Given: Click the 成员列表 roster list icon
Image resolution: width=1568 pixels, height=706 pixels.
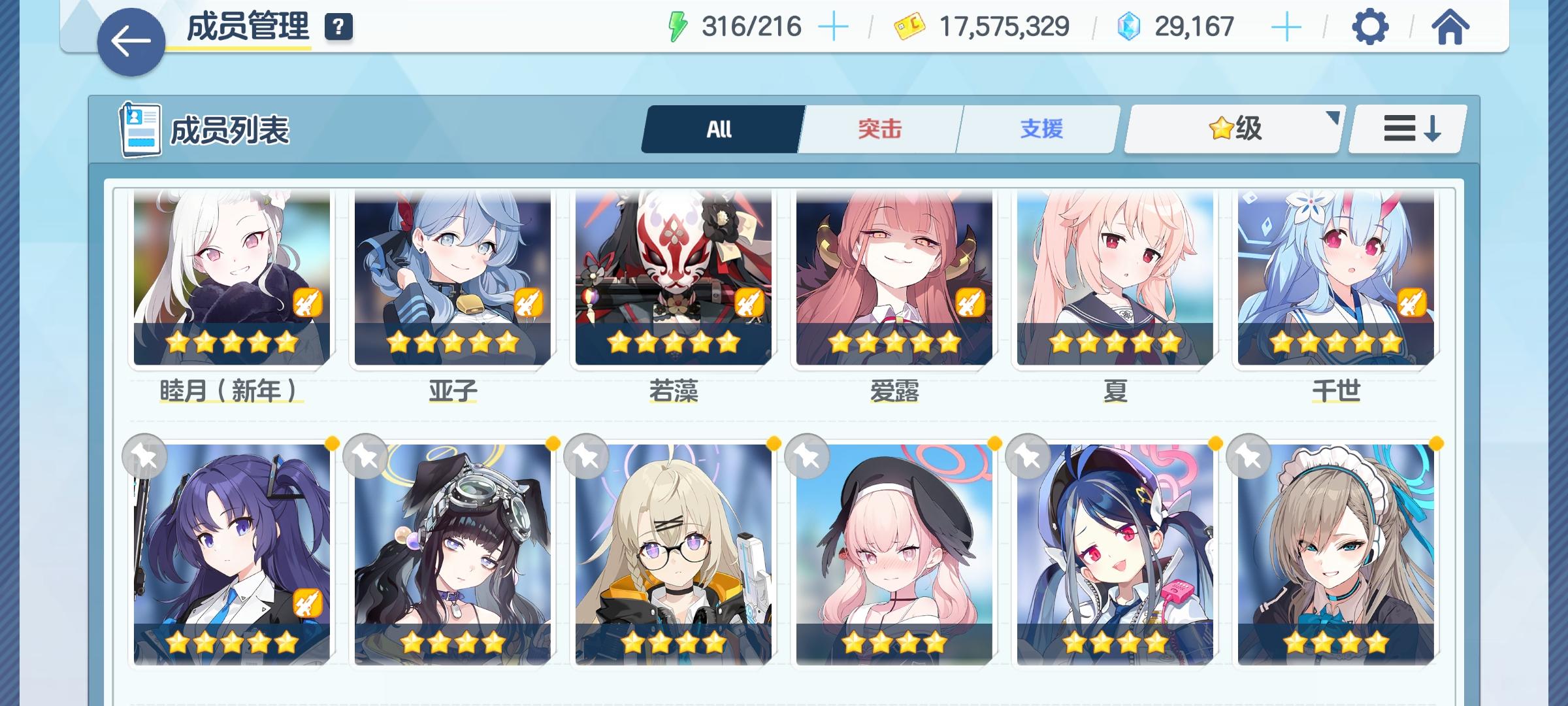Looking at the screenshot, I should point(140,129).
